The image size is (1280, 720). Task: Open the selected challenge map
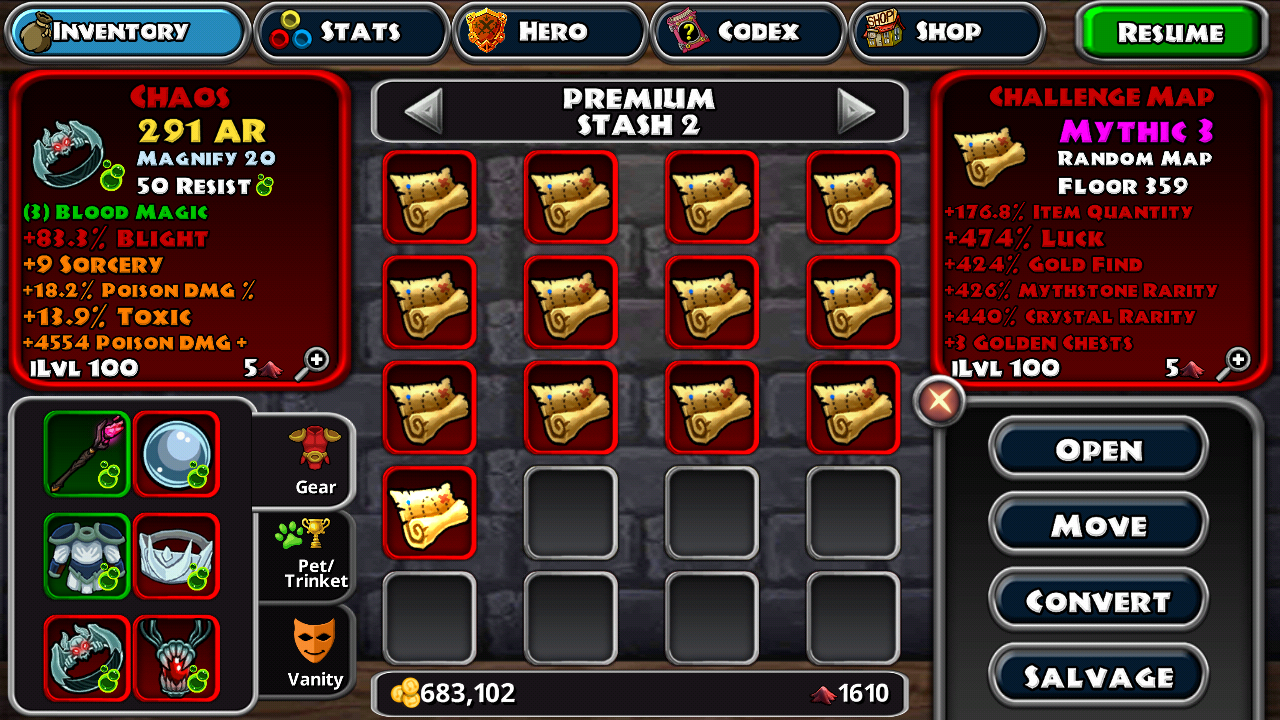(x=1098, y=450)
